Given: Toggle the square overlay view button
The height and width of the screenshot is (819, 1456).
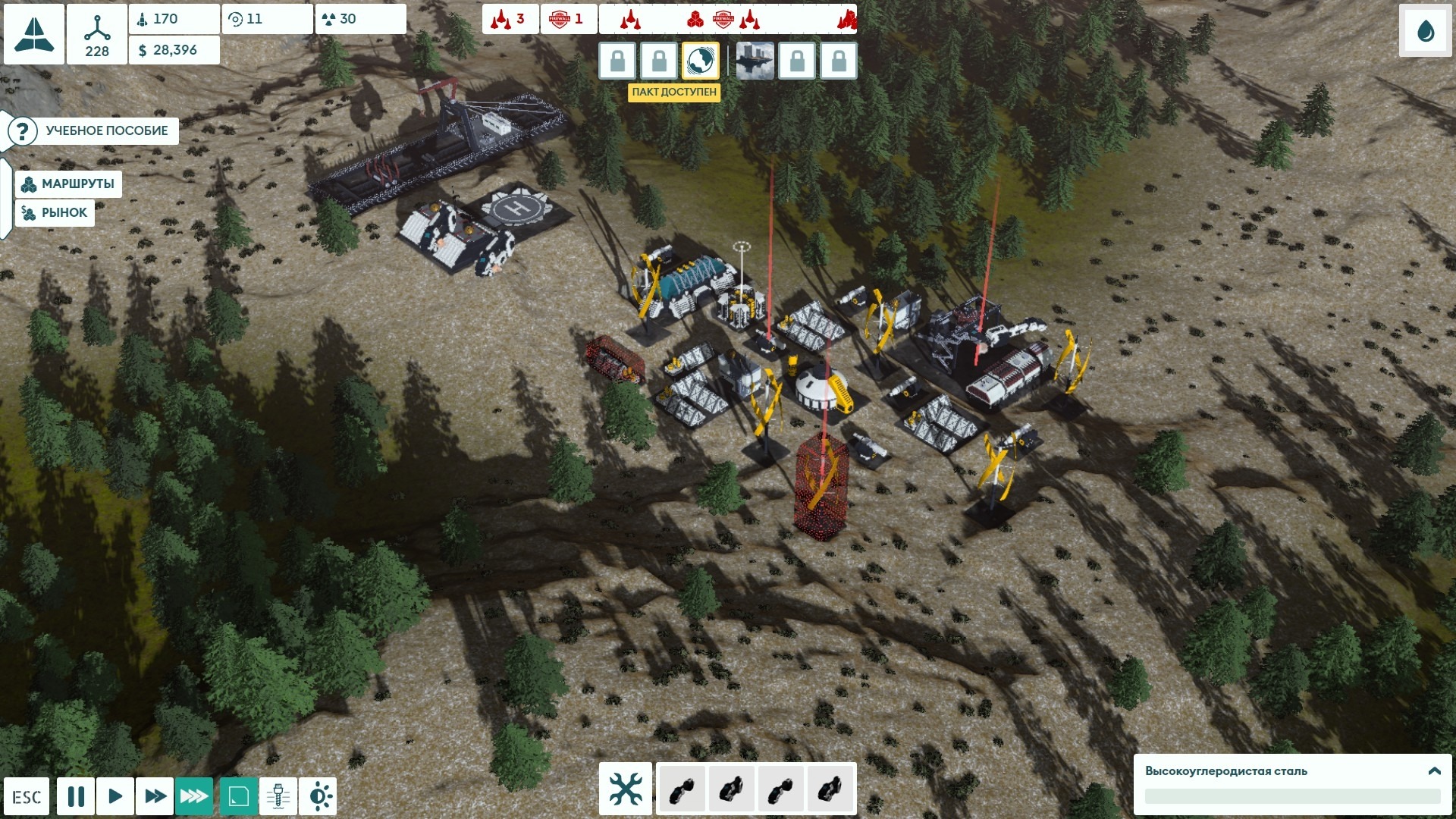Looking at the screenshot, I should (x=239, y=797).
